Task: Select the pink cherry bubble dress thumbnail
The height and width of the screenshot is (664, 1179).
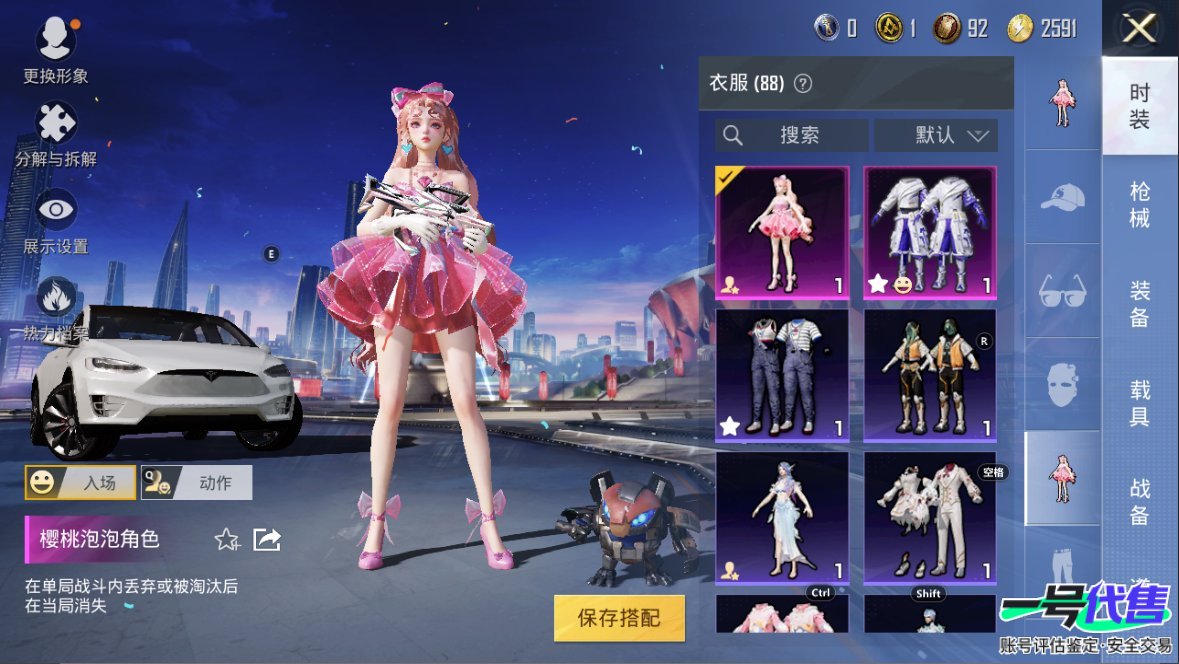Action: (x=782, y=232)
